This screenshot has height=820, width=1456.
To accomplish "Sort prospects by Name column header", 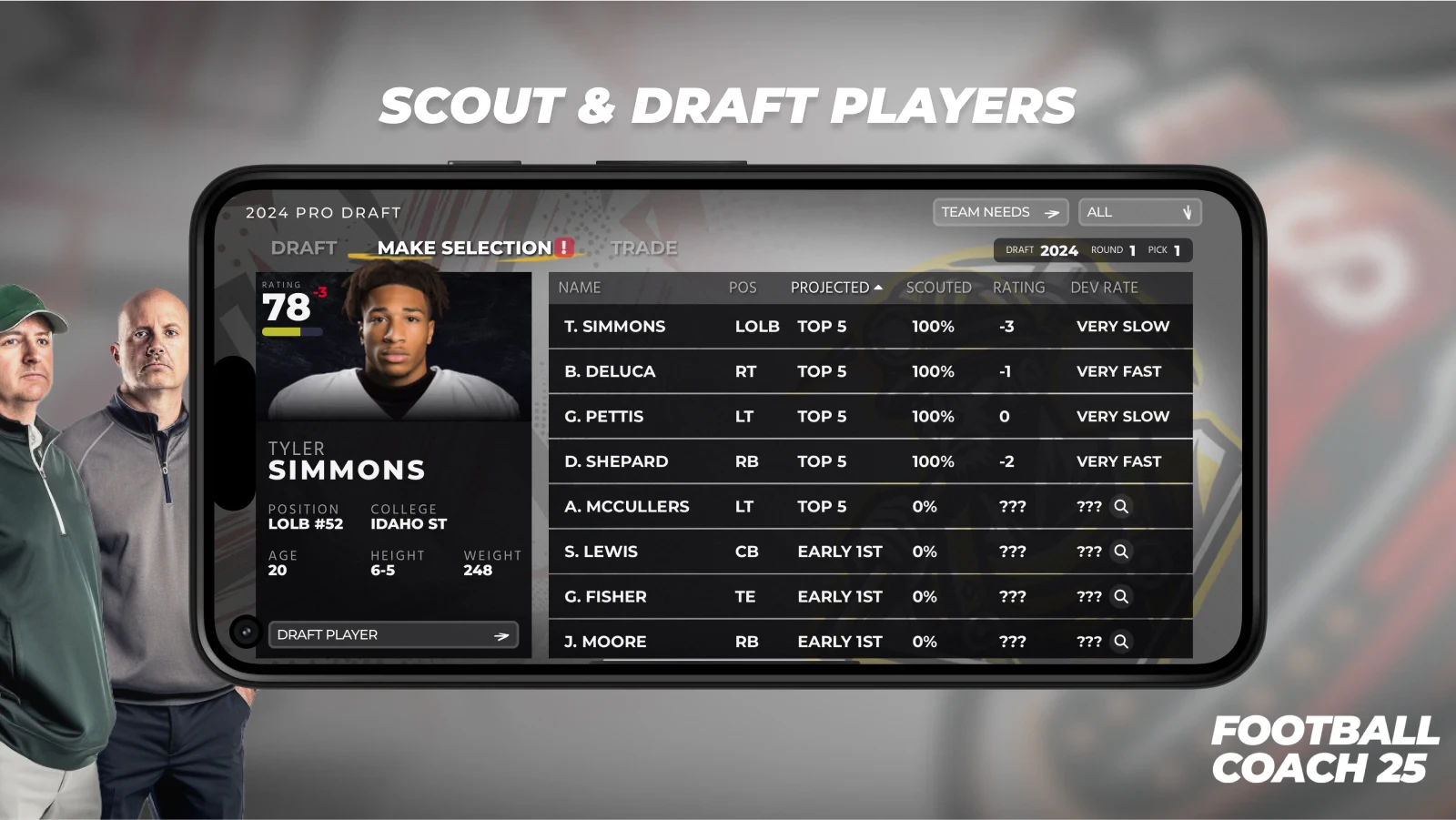I will click(580, 288).
